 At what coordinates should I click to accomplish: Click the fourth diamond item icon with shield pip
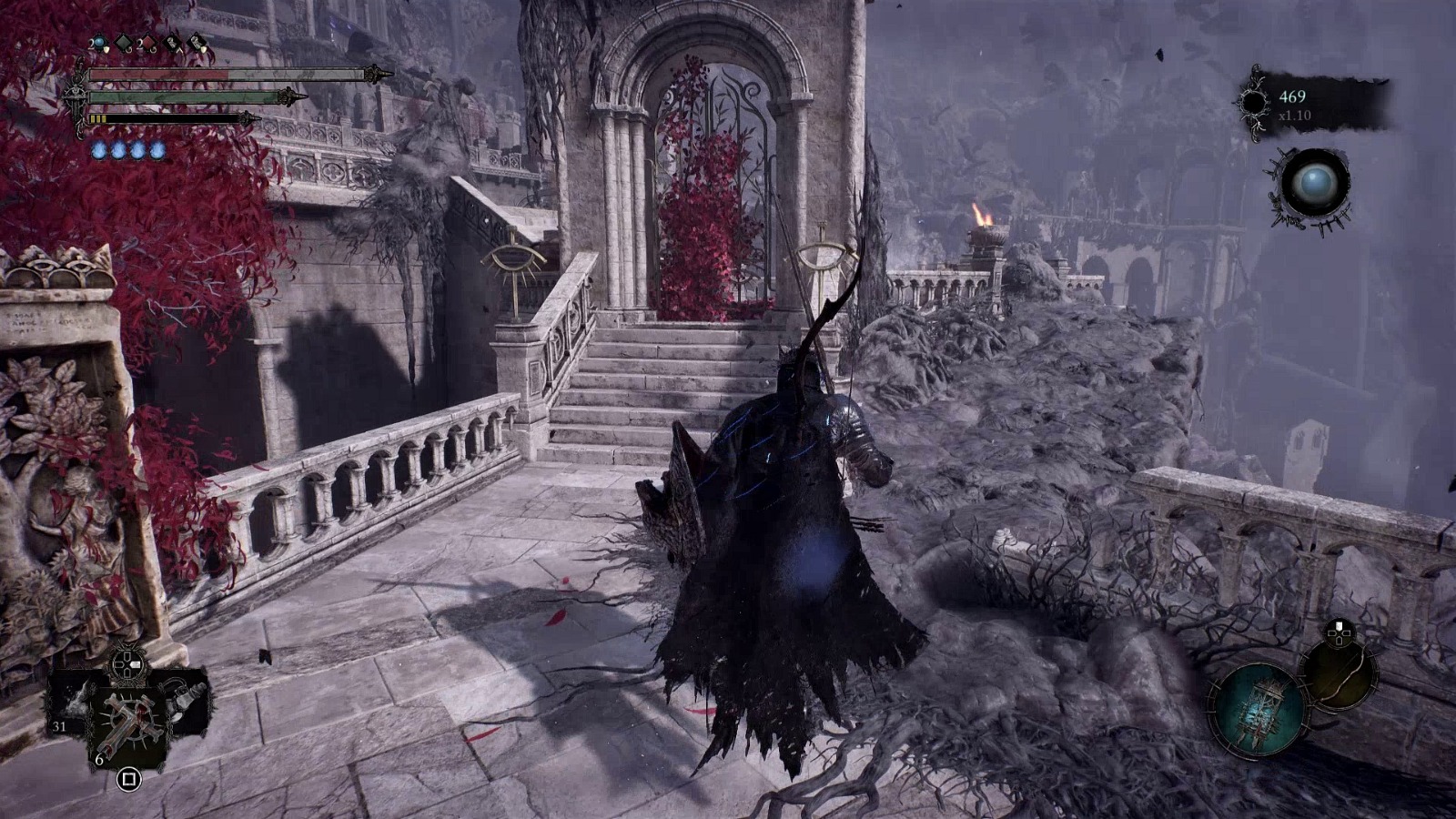click(173, 41)
